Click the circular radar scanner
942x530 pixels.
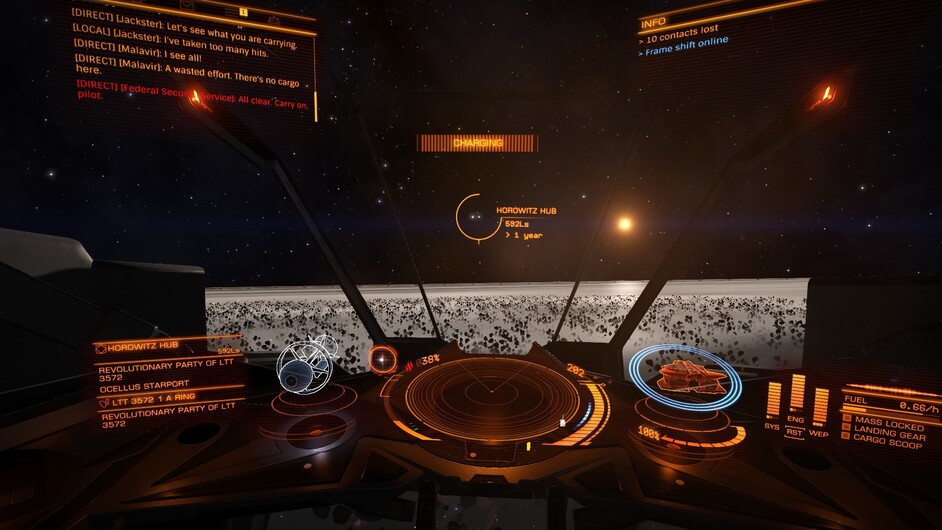coord(478,397)
